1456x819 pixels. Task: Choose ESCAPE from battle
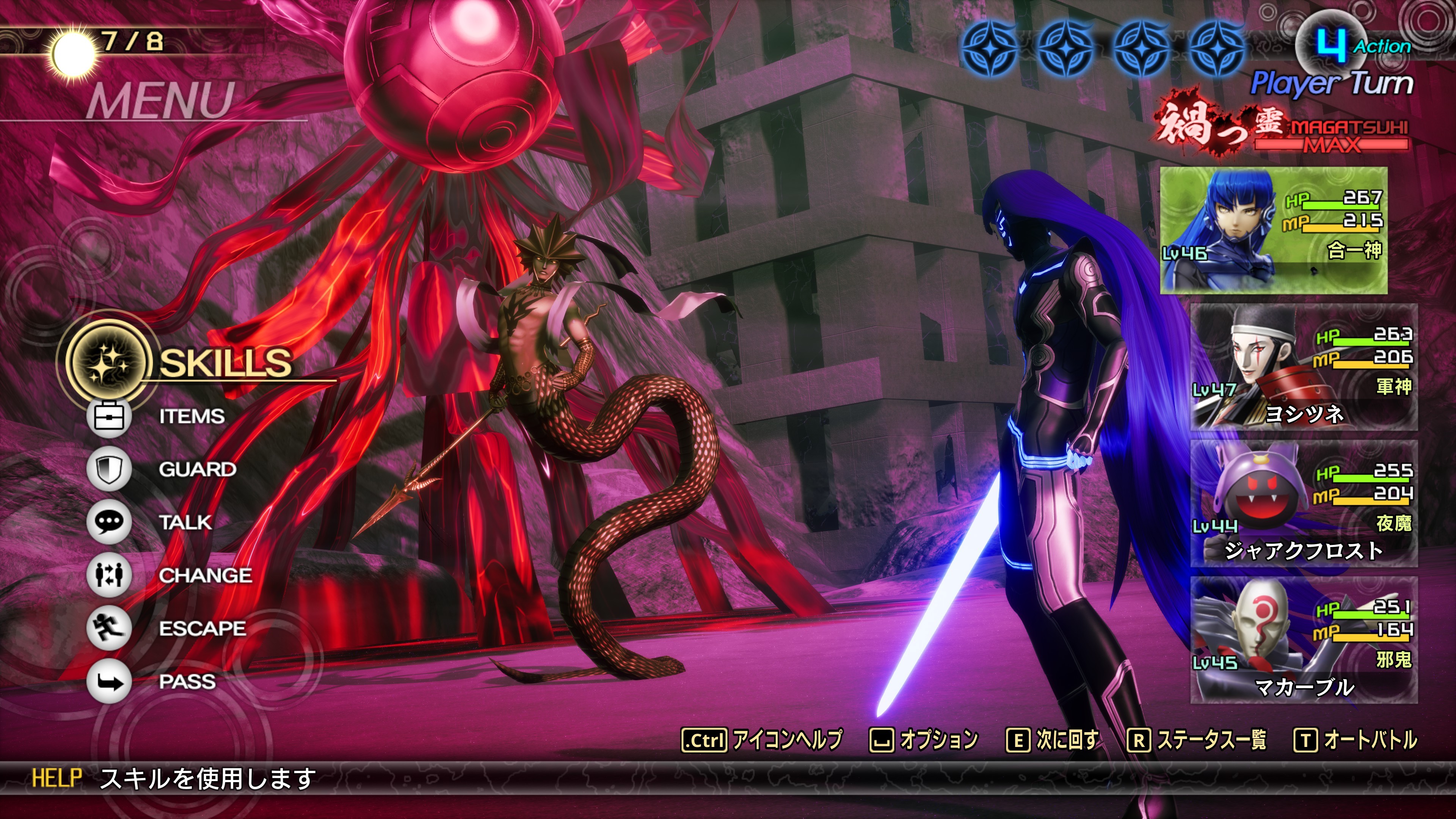(202, 629)
